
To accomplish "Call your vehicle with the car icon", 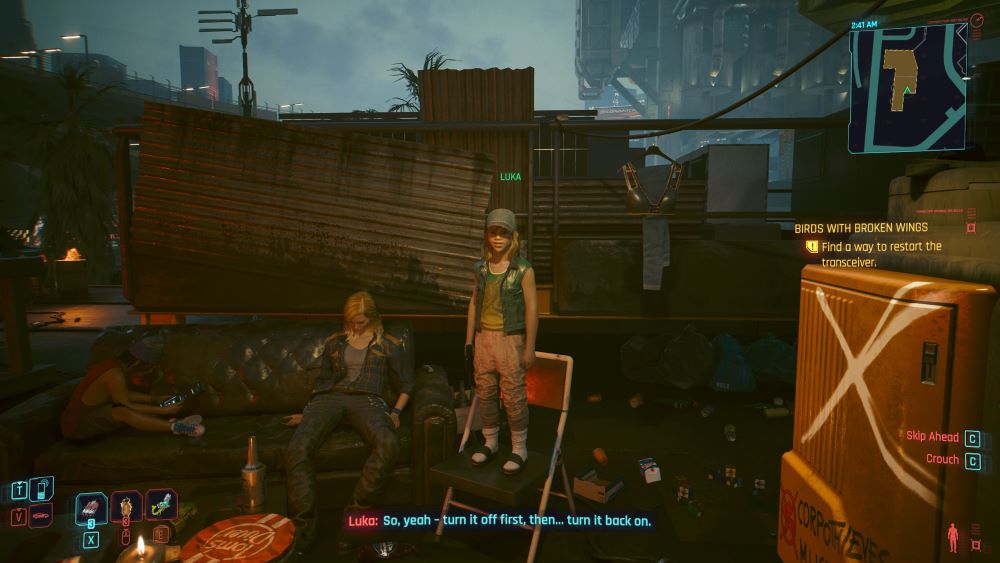I will [x=41, y=517].
